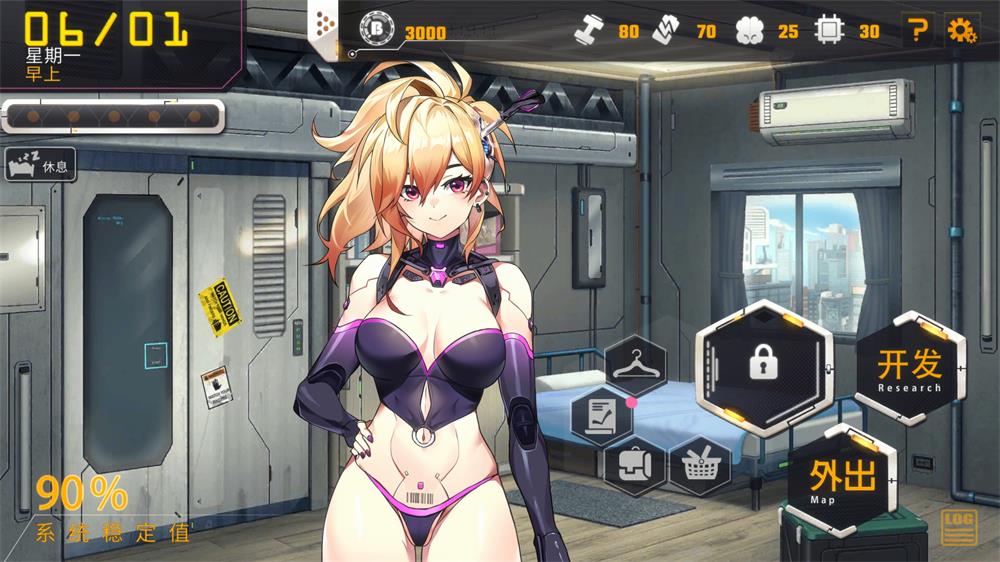Open the task document icon

tap(601, 415)
